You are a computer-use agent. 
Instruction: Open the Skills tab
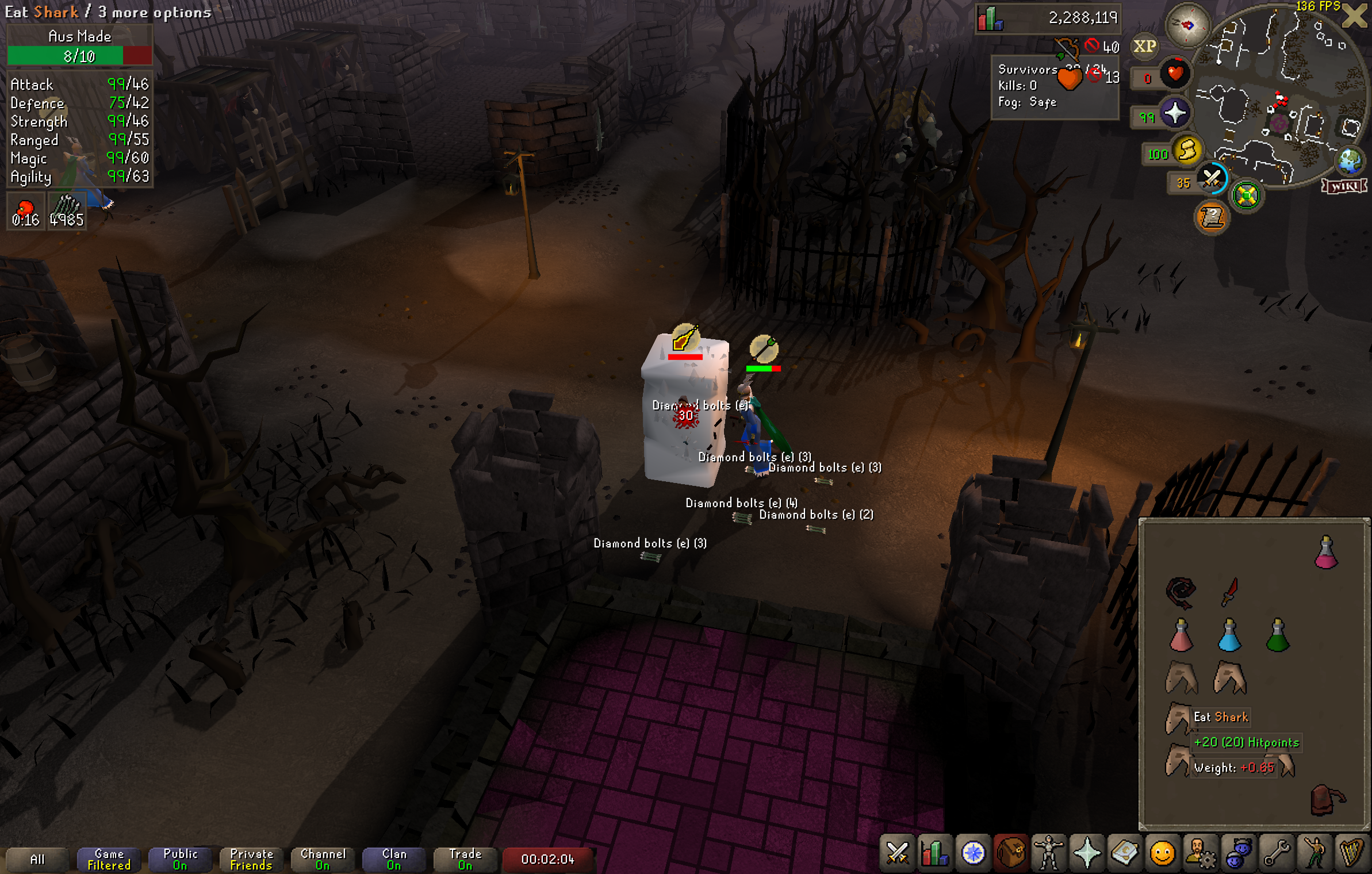pos(934,853)
